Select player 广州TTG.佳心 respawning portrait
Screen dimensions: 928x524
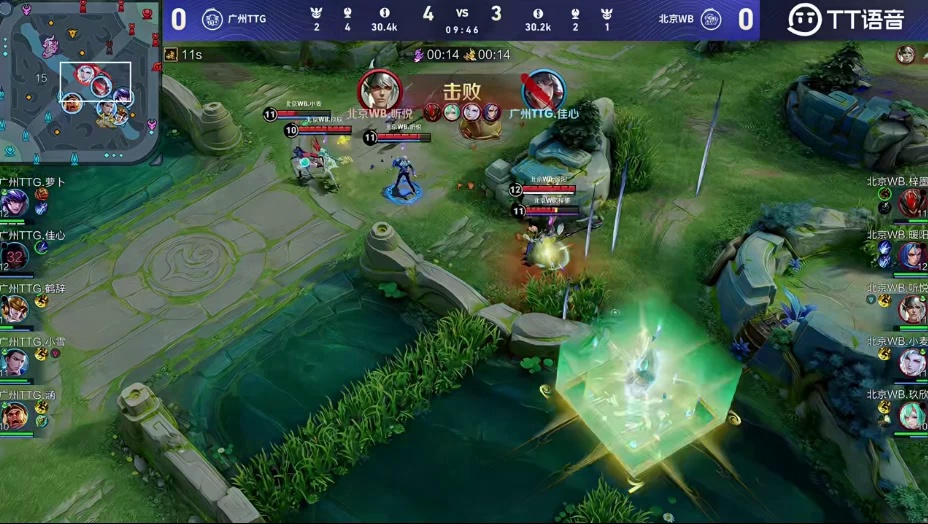click(x=14, y=257)
